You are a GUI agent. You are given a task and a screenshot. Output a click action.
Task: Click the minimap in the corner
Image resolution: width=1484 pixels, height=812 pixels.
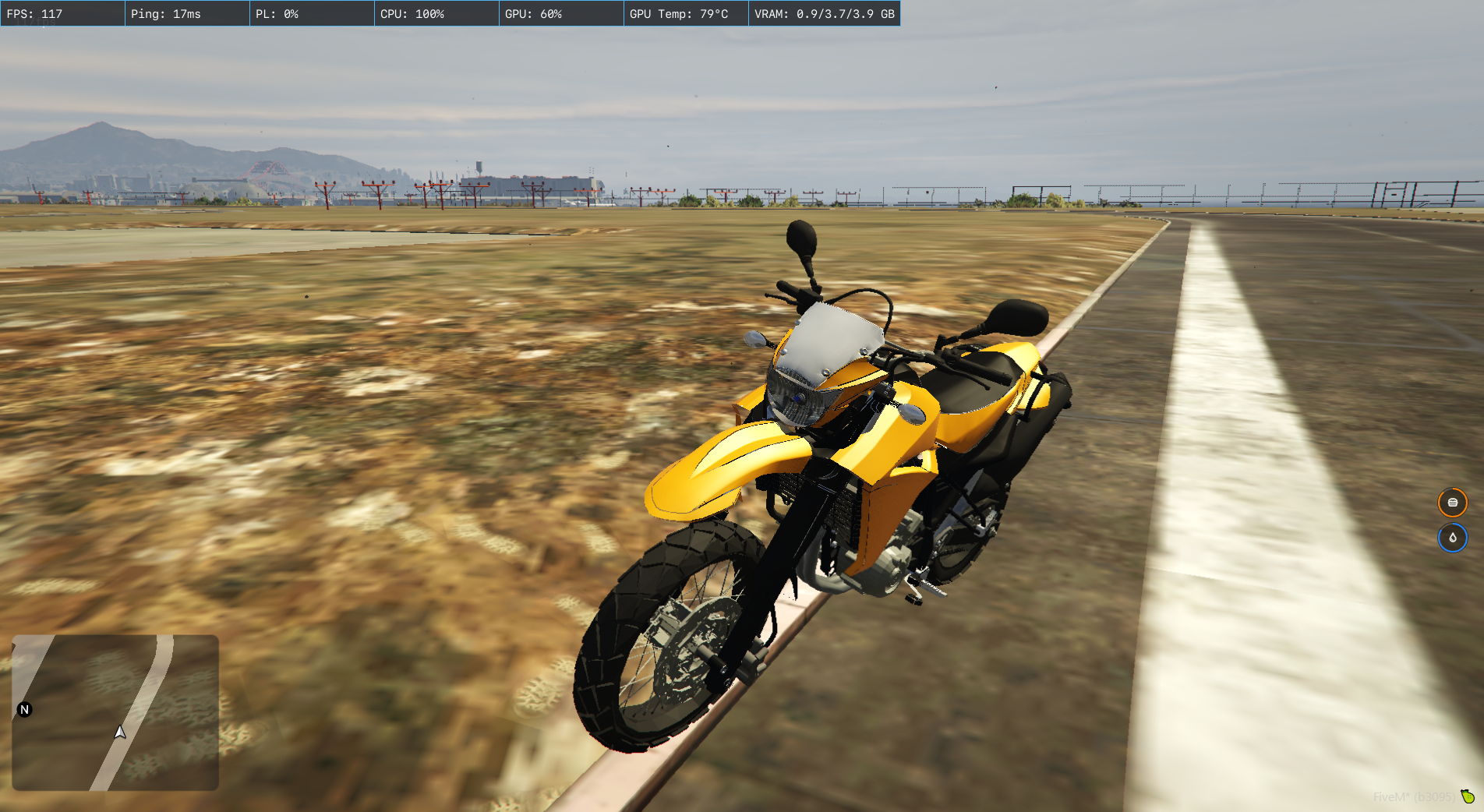pos(115,712)
